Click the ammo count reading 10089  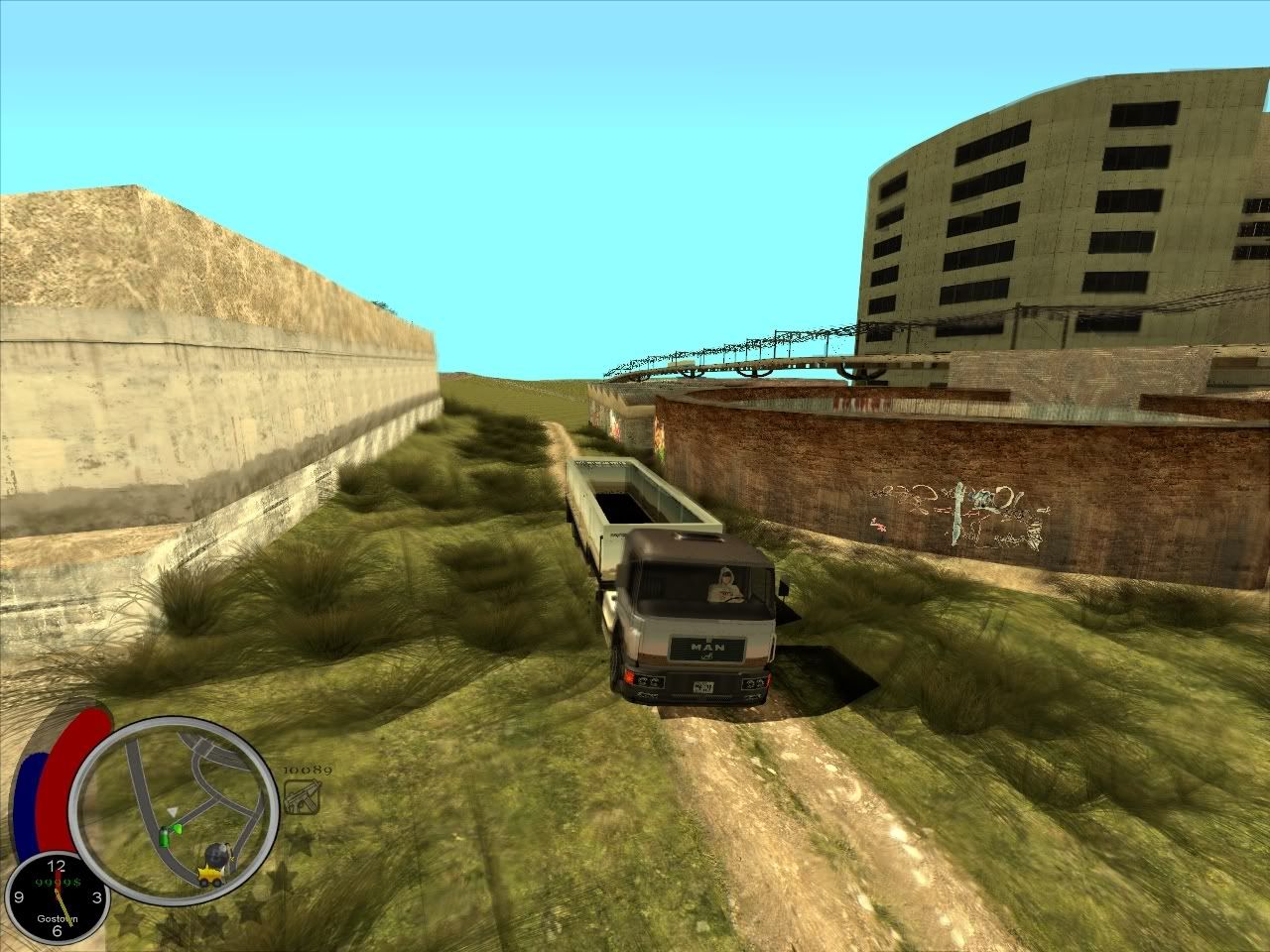coord(306,770)
